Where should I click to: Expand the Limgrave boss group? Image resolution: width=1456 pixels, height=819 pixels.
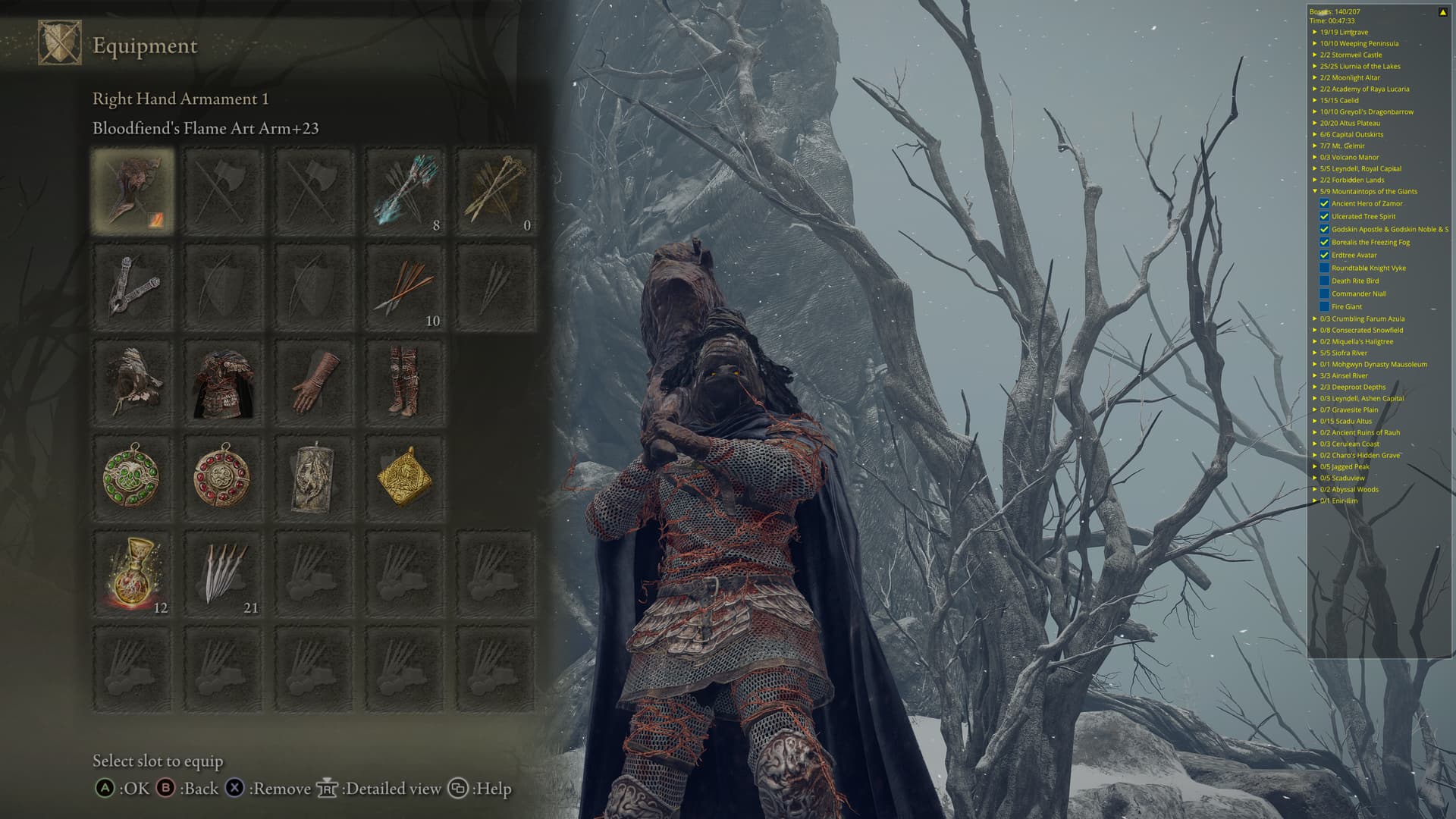click(1315, 33)
